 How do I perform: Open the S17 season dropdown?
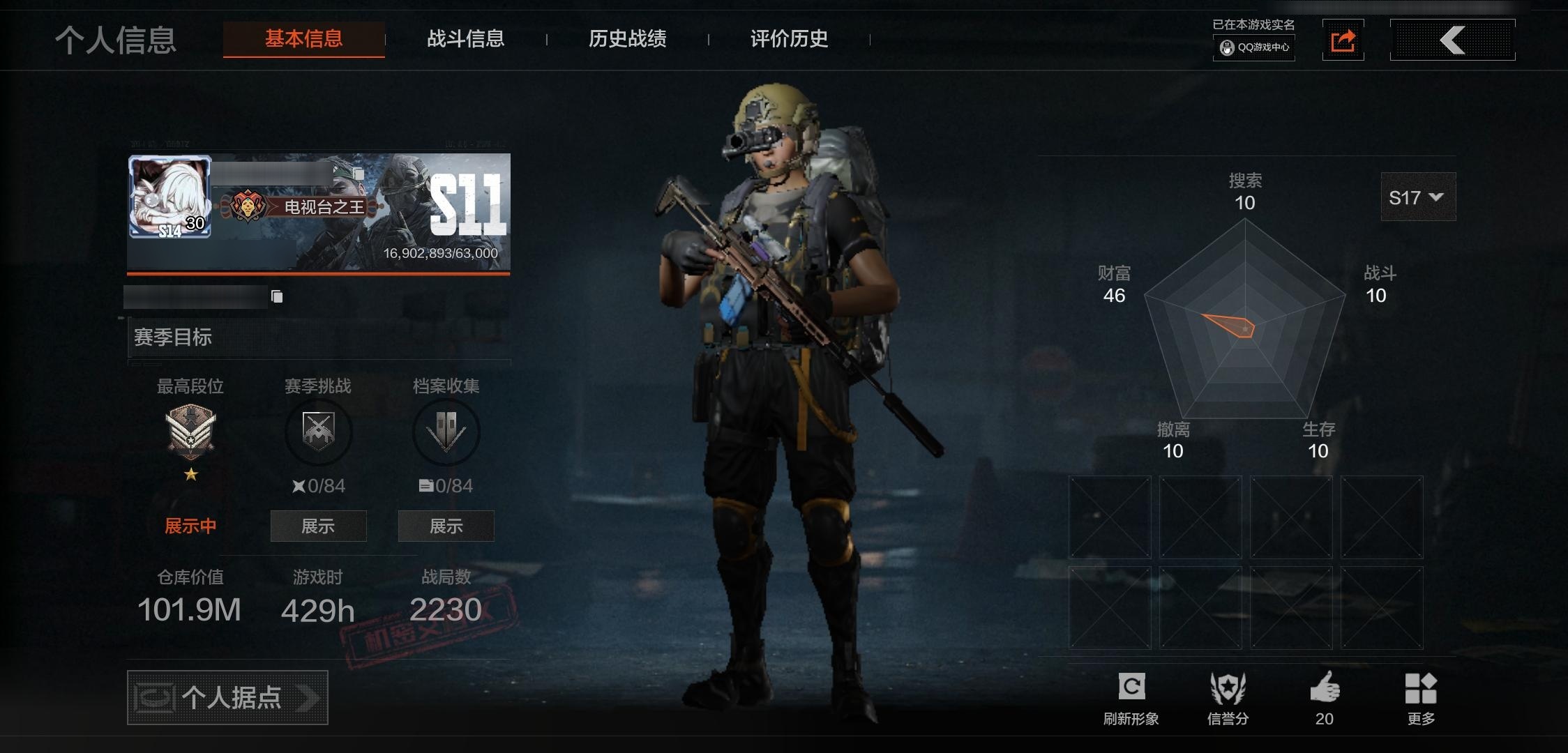coord(1417,197)
